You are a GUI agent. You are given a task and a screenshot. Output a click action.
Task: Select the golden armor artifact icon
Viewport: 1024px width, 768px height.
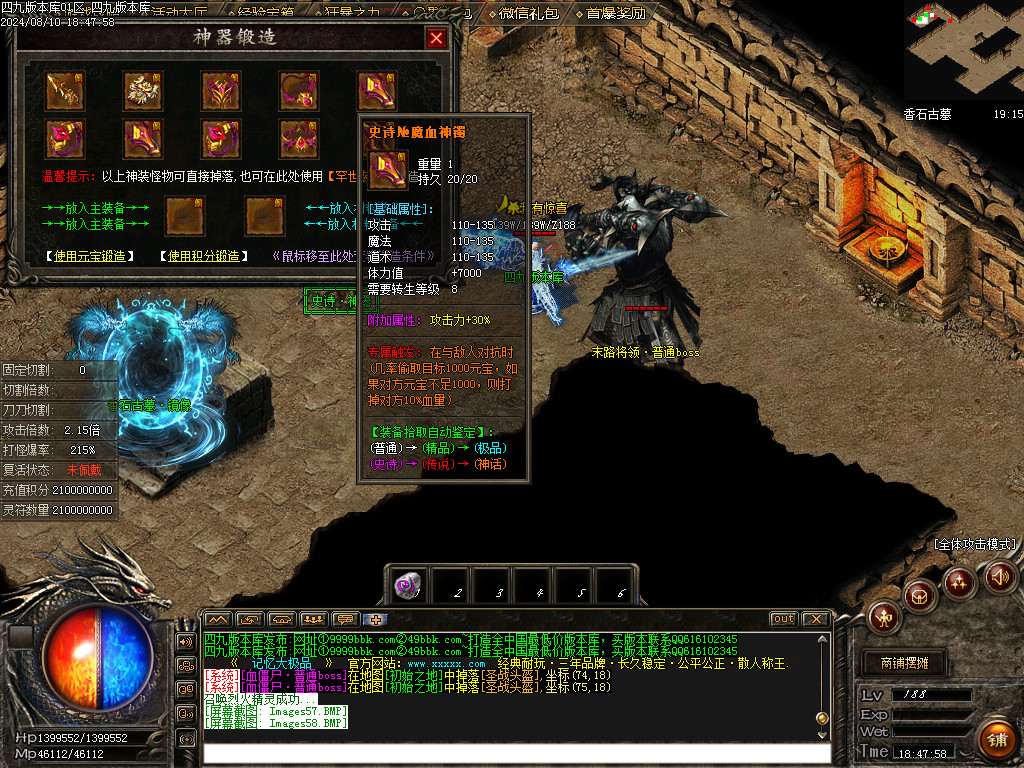coord(143,91)
